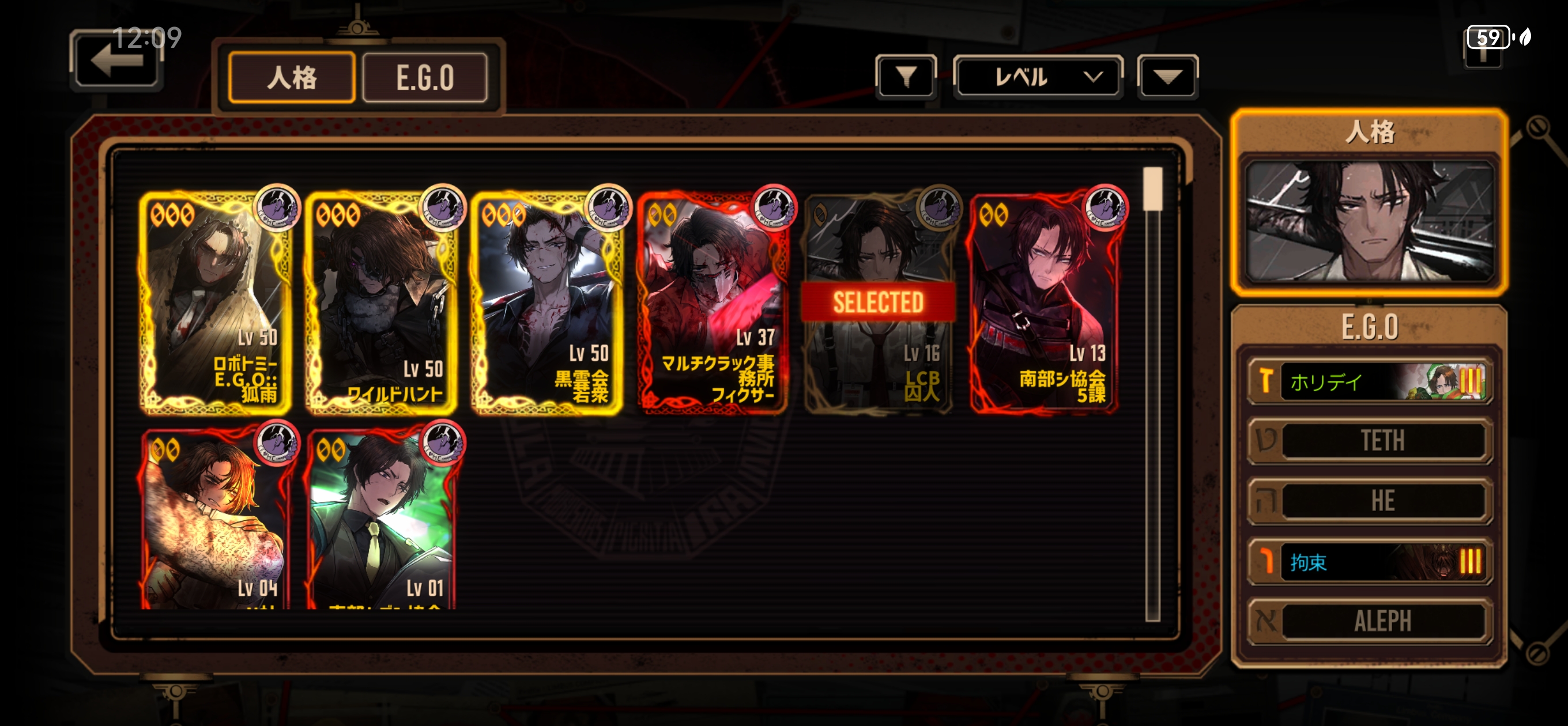Select the ワイルドハント identity card
The height and width of the screenshot is (726, 1568).
tap(382, 303)
